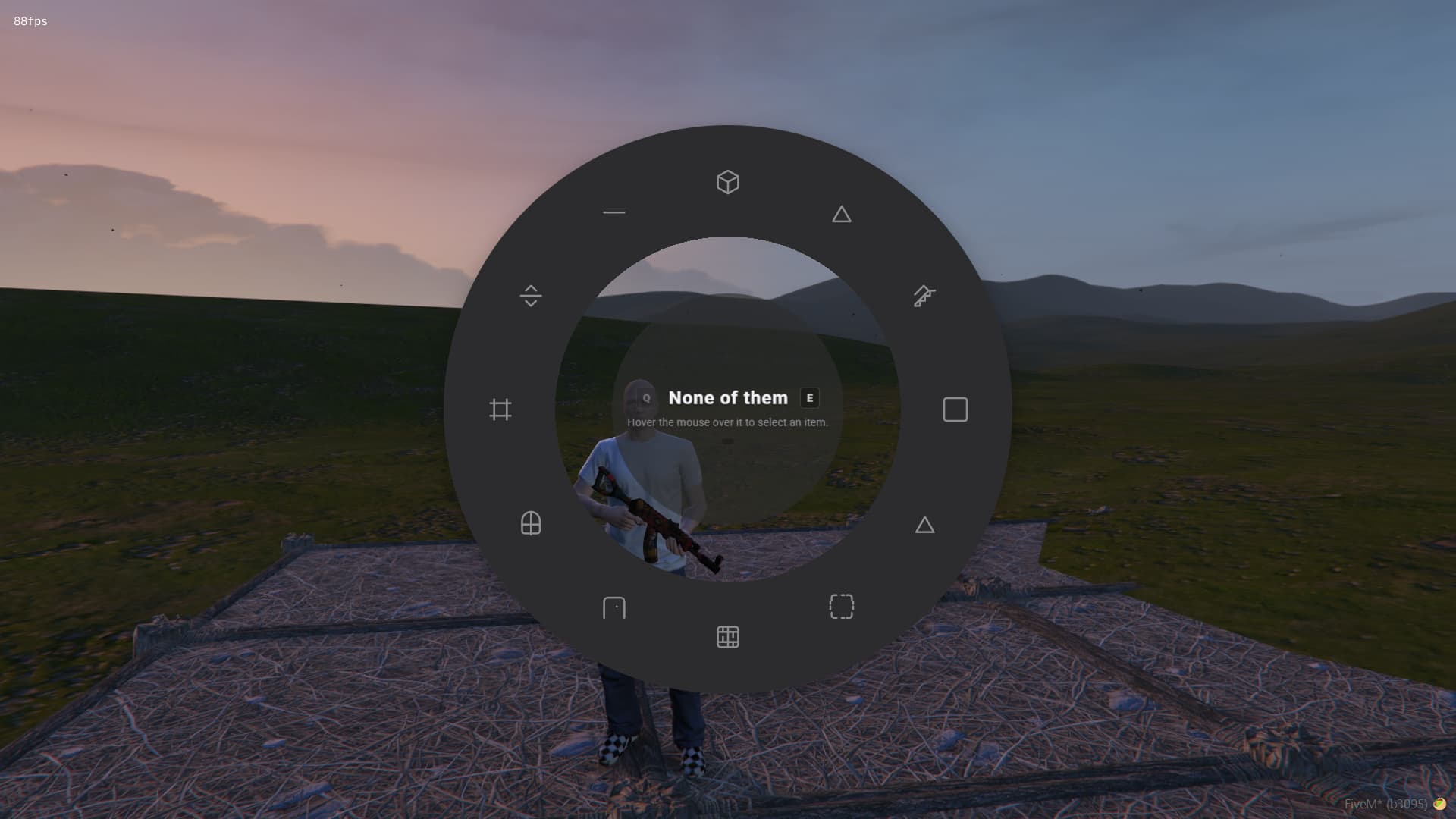Select the stairs building piece
1456x819 pixels.
click(x=924, y=296)
